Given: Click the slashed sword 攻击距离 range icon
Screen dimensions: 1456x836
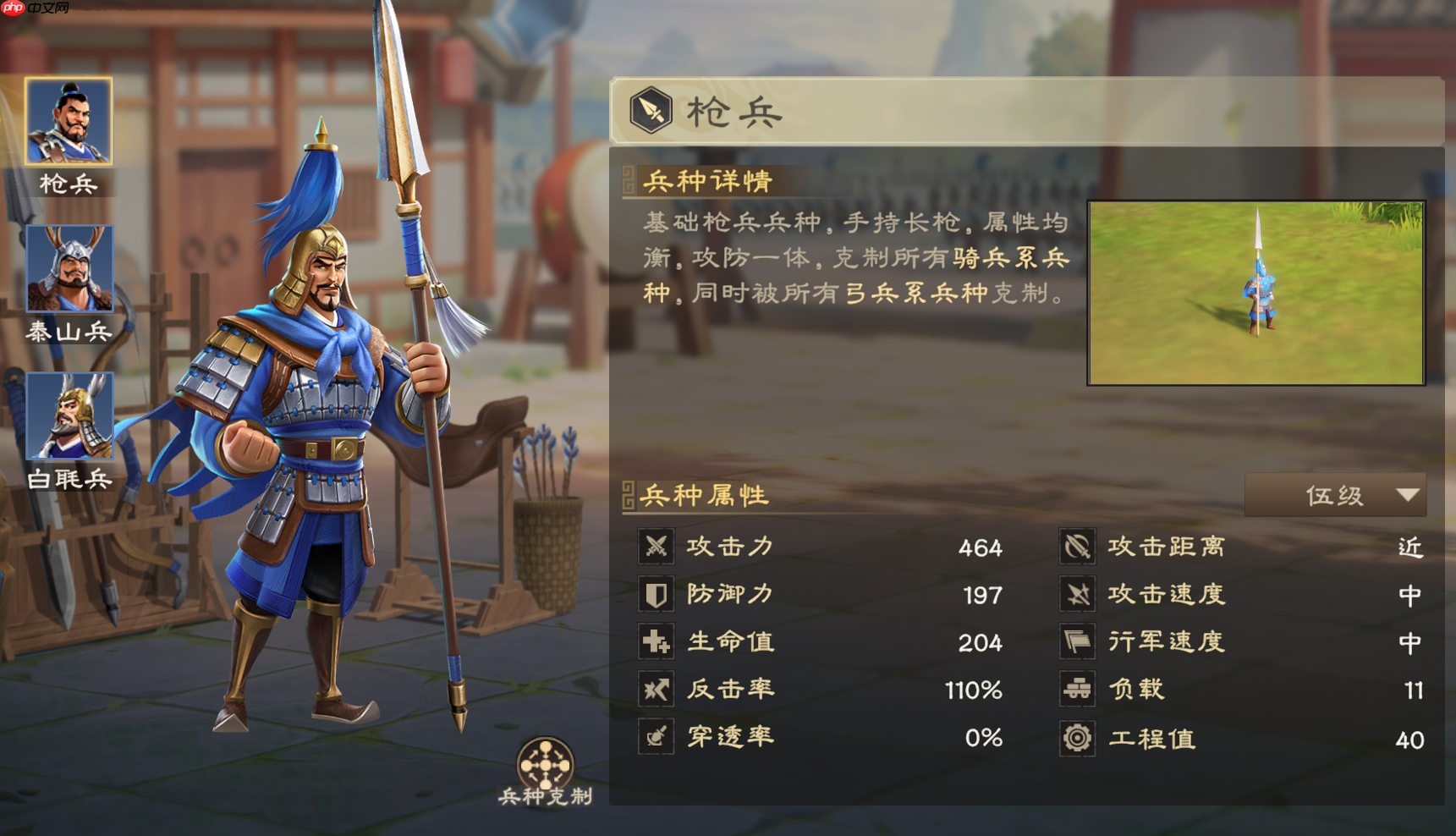Looking at the screenshot, I should pos(1076,547).
